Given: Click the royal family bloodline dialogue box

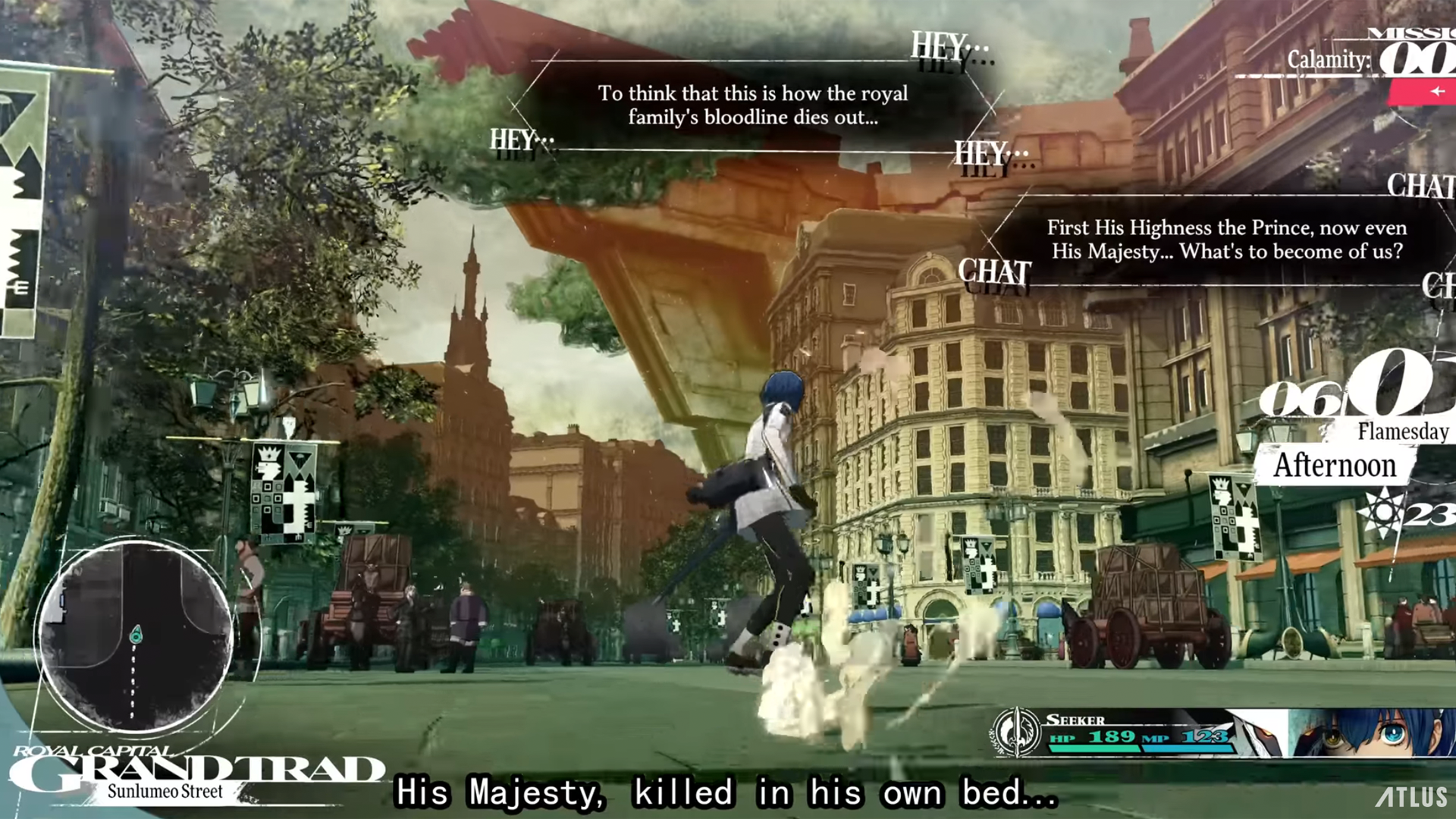Looking at the screenshot, I should [754, 105].
